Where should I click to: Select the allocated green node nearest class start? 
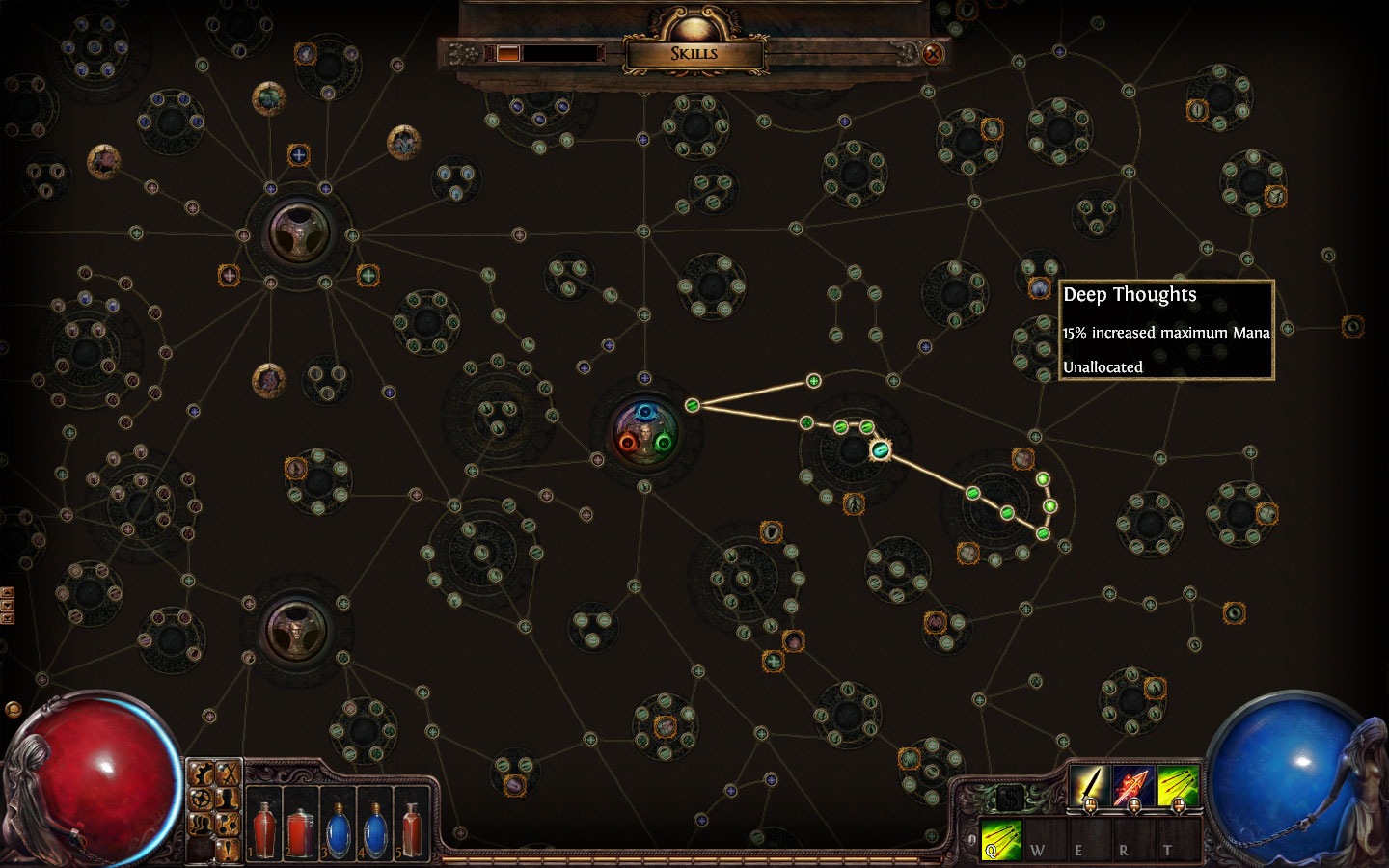tap(692, 405)
